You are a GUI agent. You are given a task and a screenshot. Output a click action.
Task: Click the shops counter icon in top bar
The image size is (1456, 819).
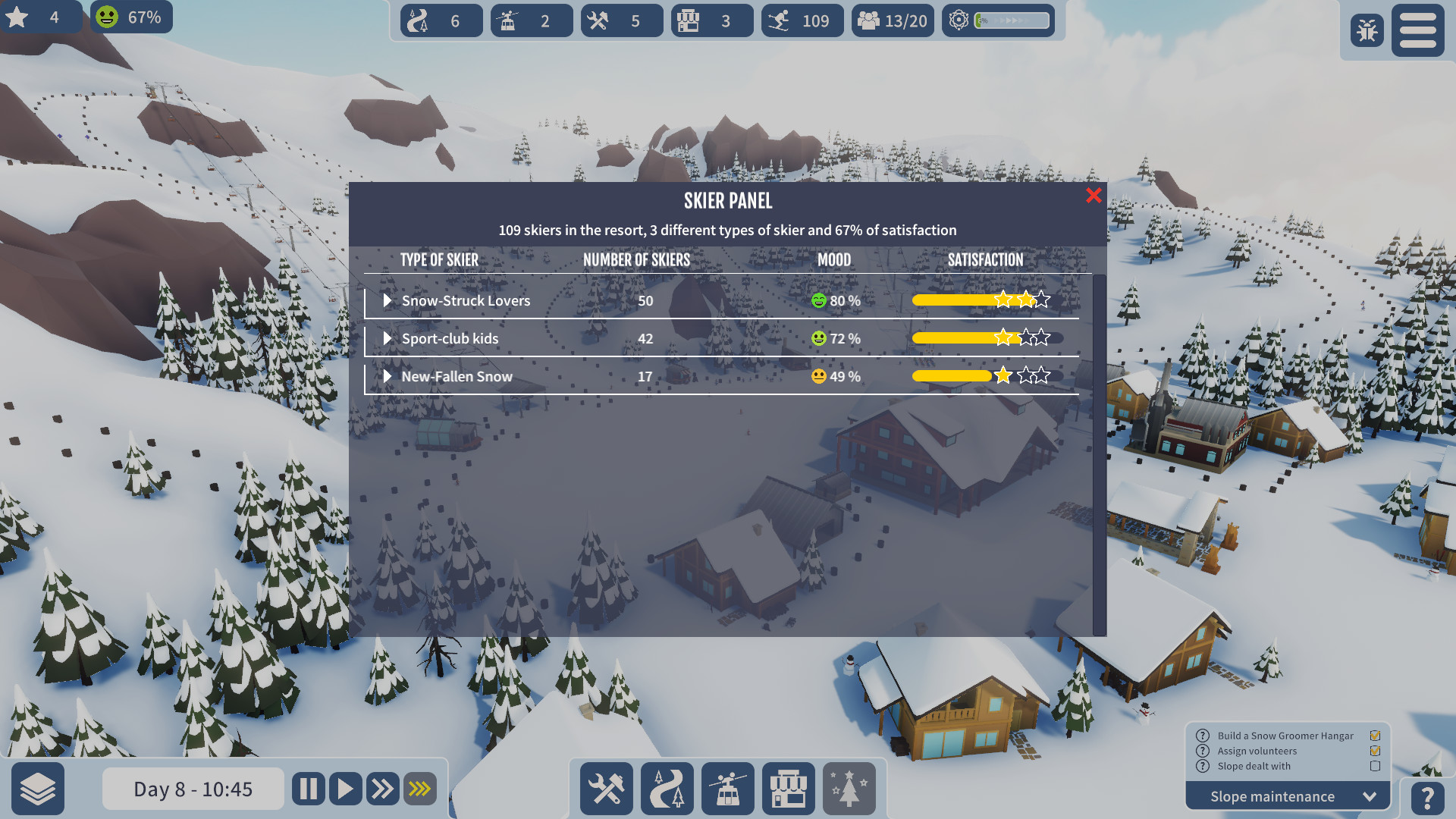pyautogui.click(x=711, y=20)
